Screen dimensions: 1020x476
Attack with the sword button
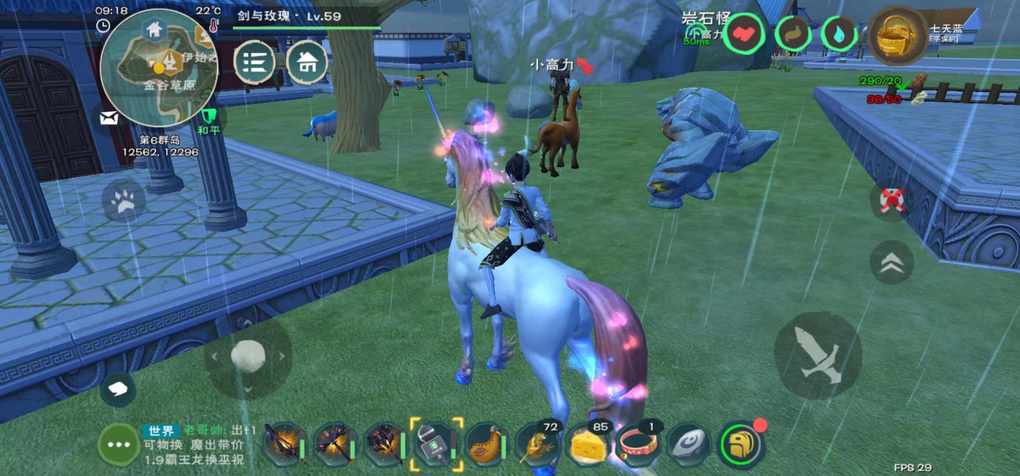click(817, 355)
